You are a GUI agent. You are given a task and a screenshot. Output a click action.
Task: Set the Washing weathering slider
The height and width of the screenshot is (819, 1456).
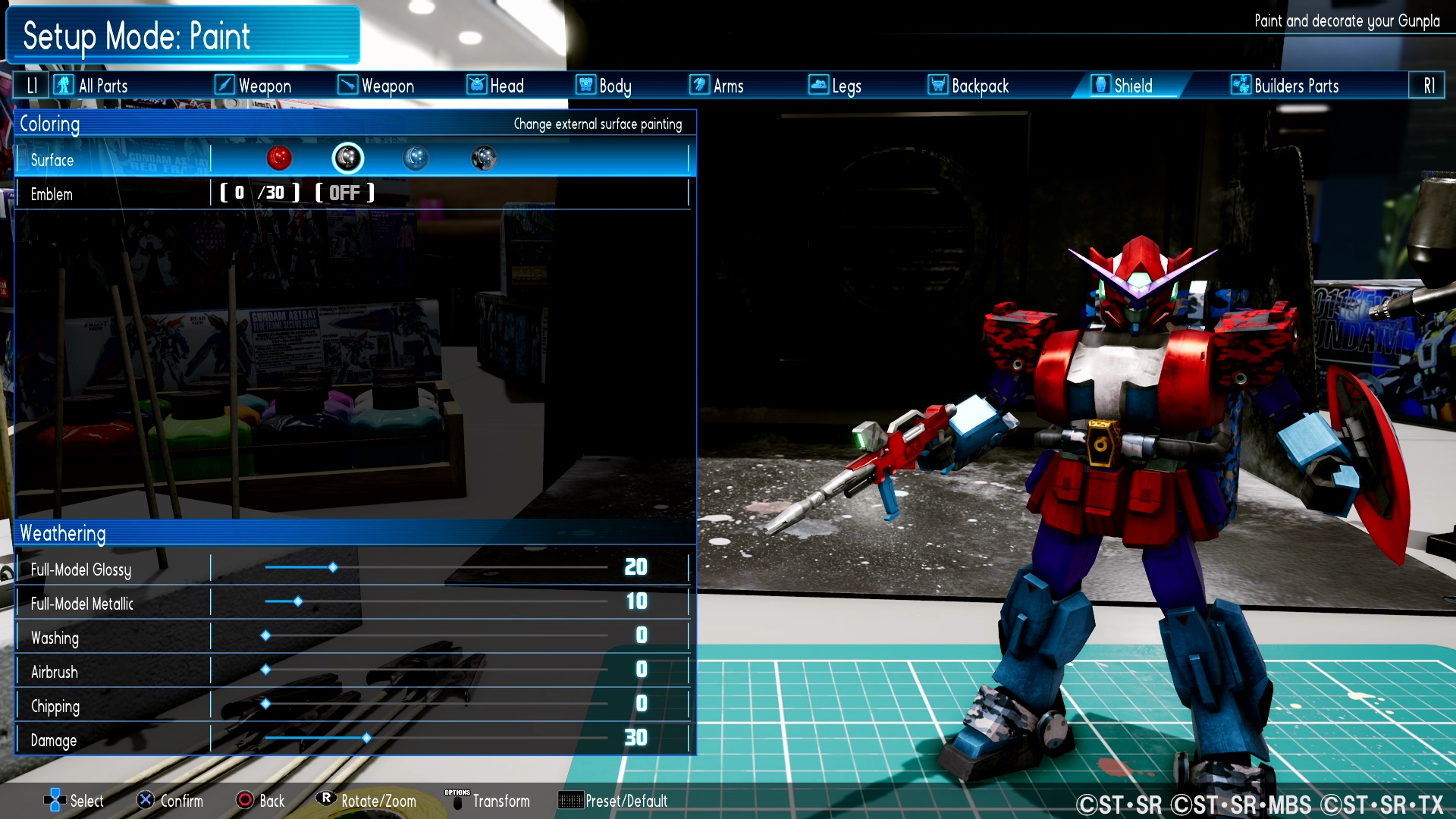point(265,635)
